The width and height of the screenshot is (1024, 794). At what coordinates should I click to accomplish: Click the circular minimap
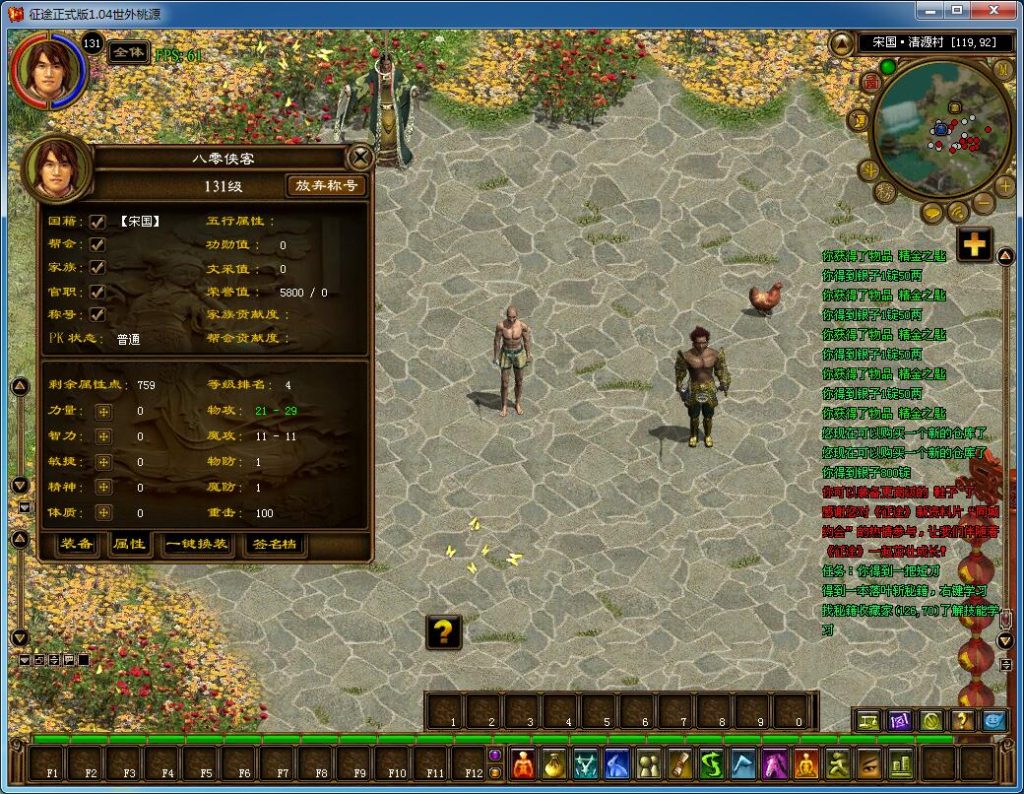coord(941,128)
